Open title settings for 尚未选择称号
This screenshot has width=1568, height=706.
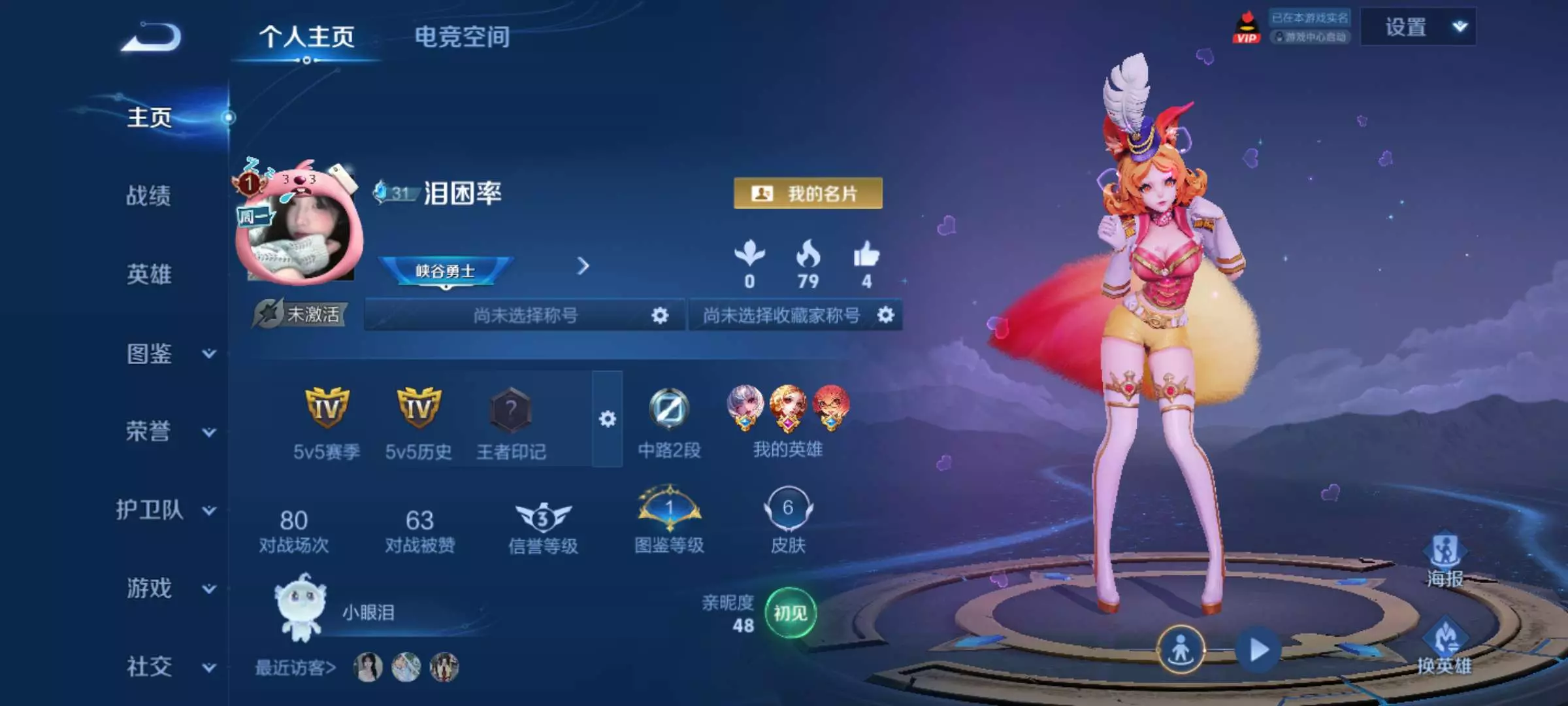(x=660, y=316)
